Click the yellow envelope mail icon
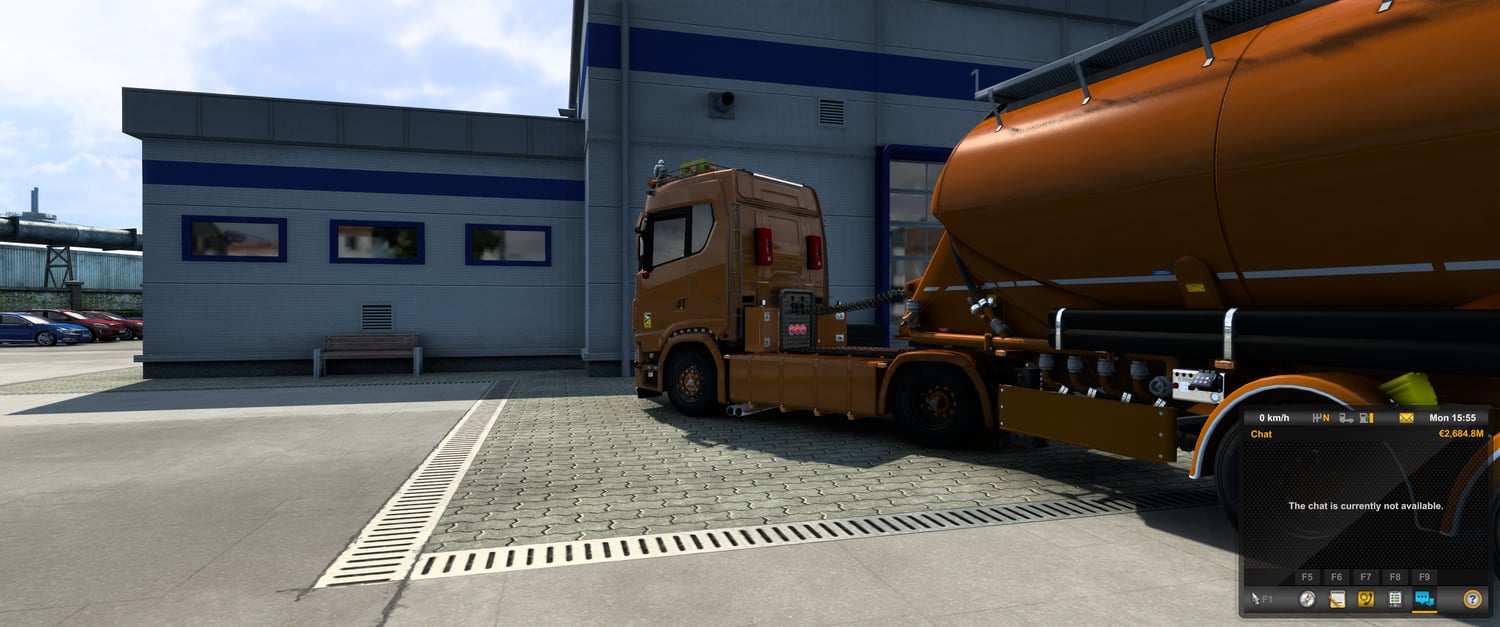 click(x=1406, y=418)
